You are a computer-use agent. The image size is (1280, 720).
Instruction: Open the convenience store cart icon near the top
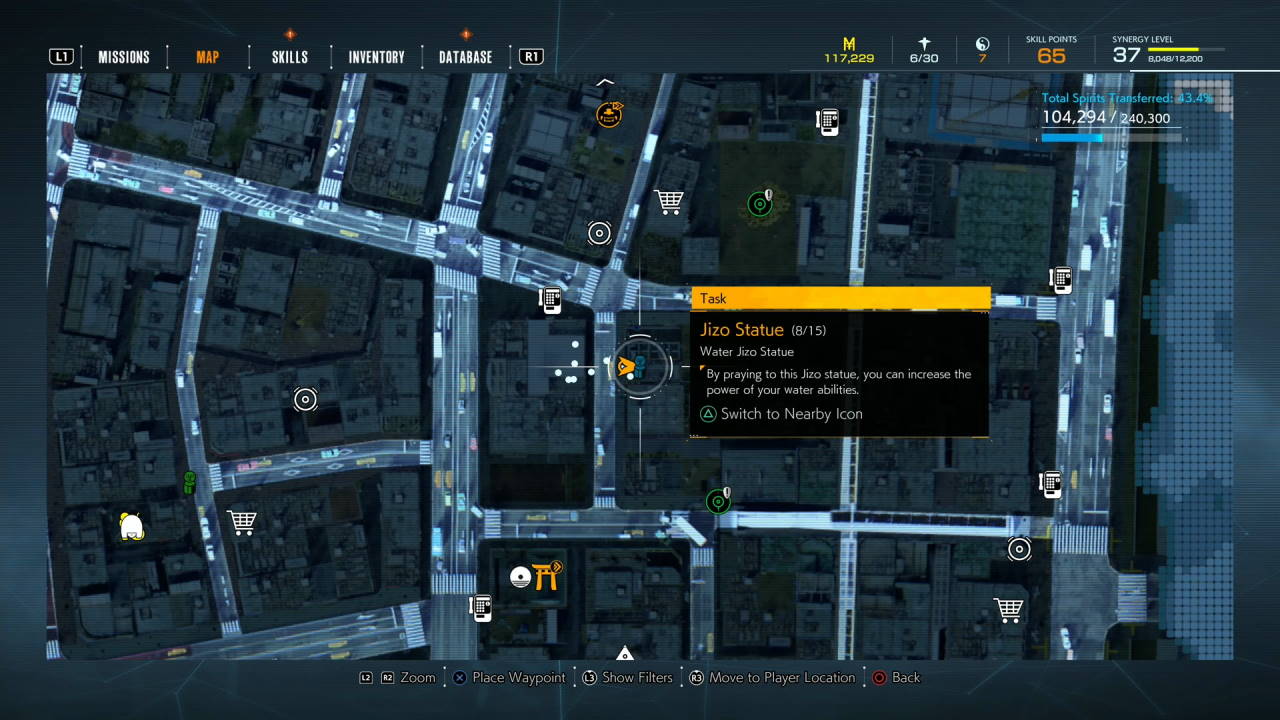coord(669,202)
